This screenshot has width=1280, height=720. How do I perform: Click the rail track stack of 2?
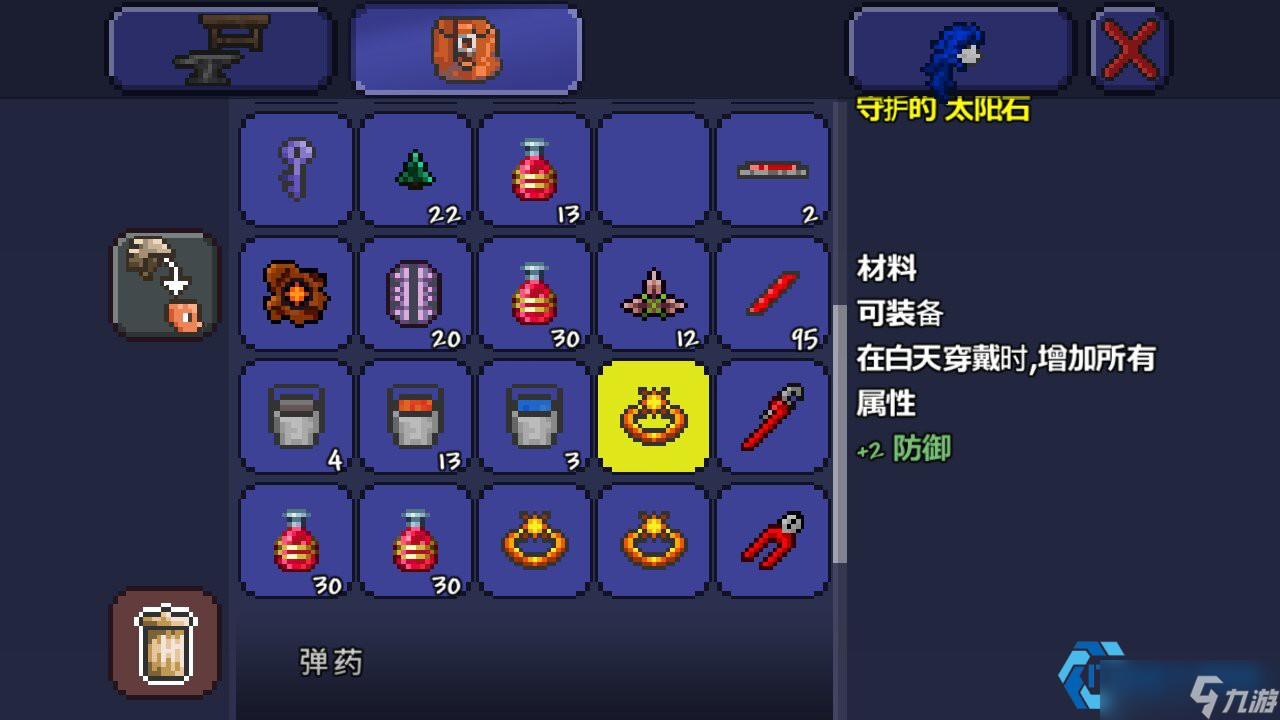coord(773,168)
